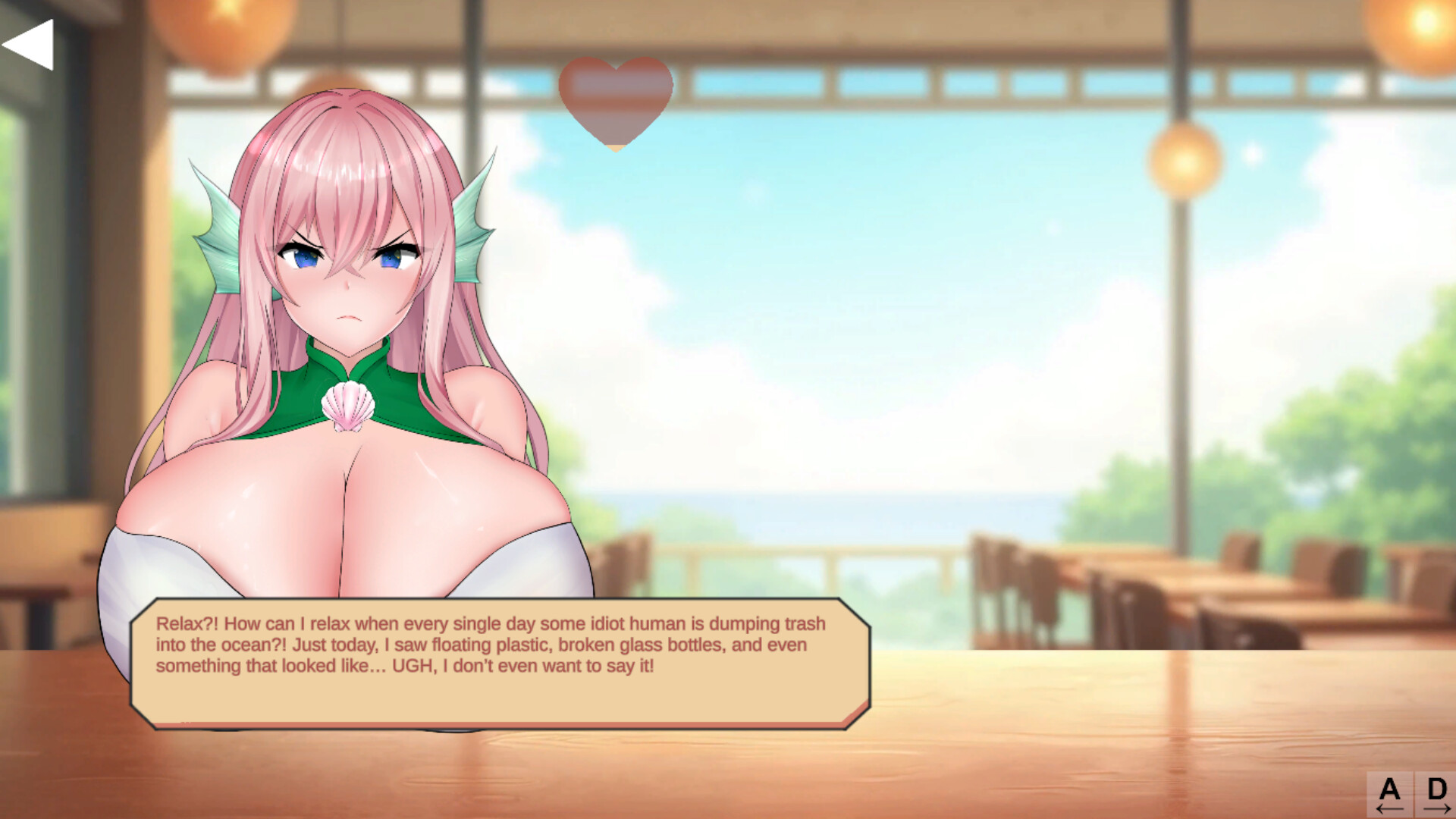This screenshot has width=1456, height=819.
Task: Click the white back arrow
Action: click(x=29, y=45)
